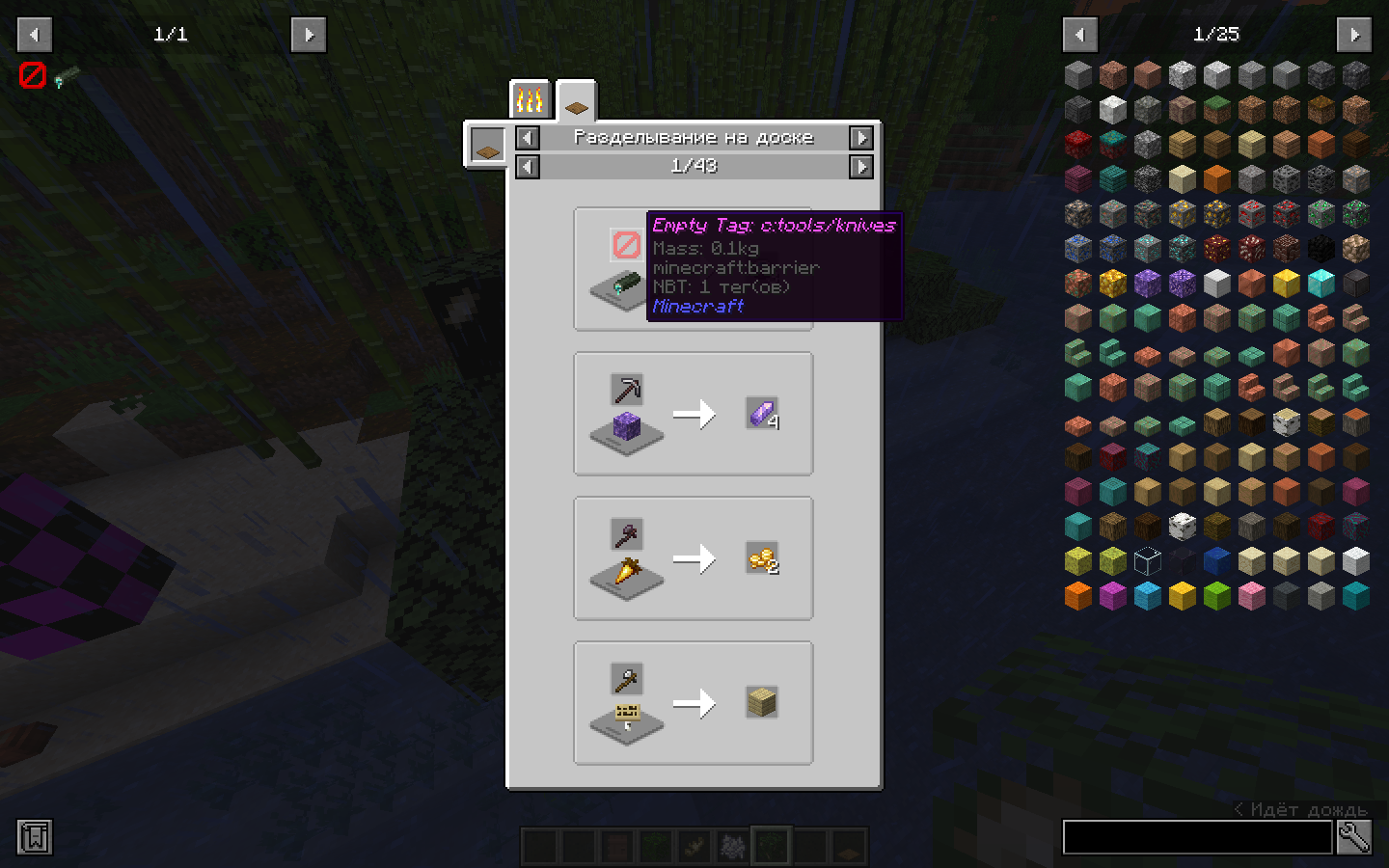Select the hammer icon in the bottom recipe
This screenshot has width=1389, height=868.
click(x=626, y=677)
